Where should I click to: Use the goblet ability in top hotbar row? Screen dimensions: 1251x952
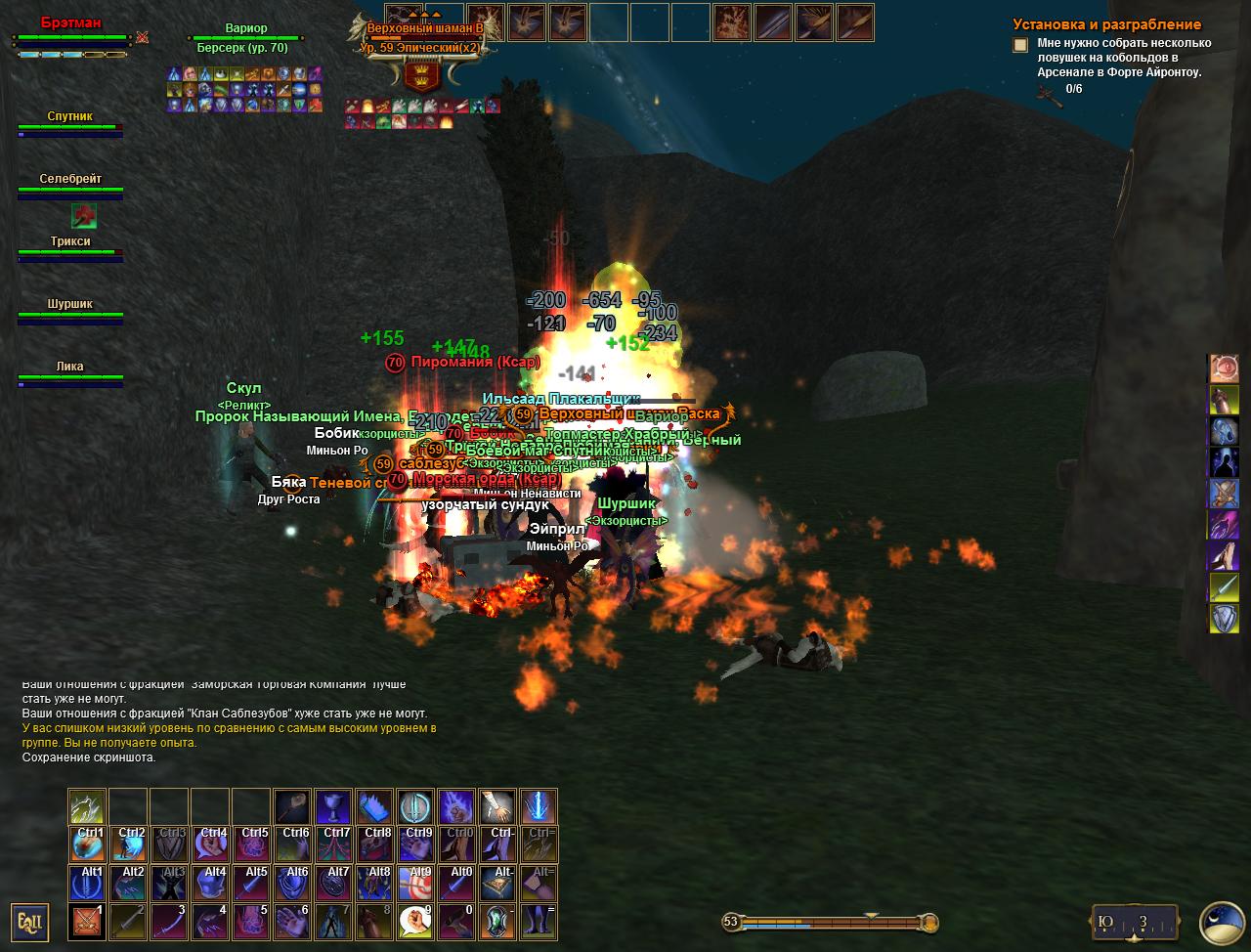point(333,807)
